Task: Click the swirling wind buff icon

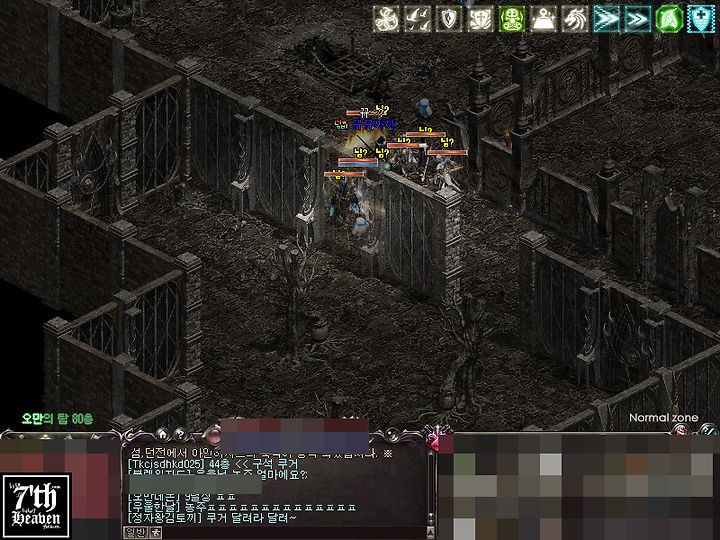Action: coord(387,19)
